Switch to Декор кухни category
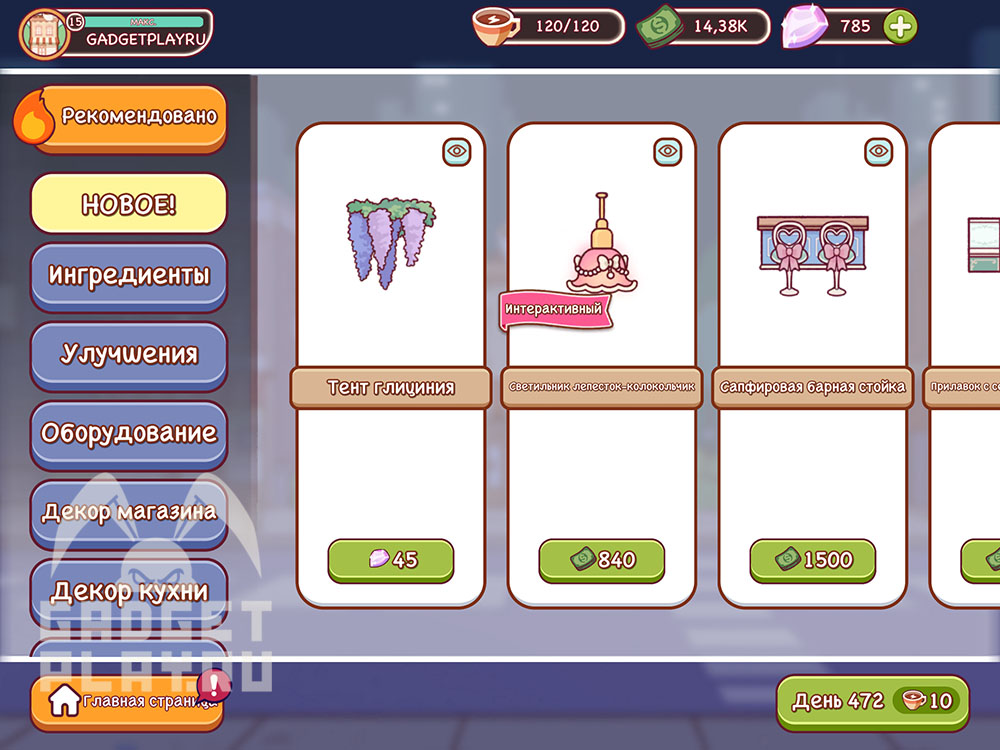1000x750 pixels. 129,590
